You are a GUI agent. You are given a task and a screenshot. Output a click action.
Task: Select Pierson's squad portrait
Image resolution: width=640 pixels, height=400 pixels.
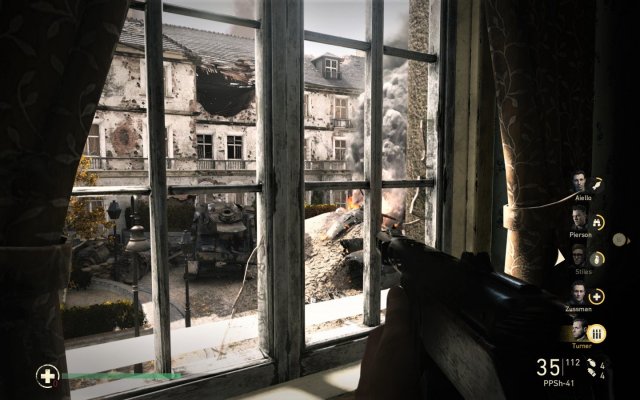click(x=579, y=219)
